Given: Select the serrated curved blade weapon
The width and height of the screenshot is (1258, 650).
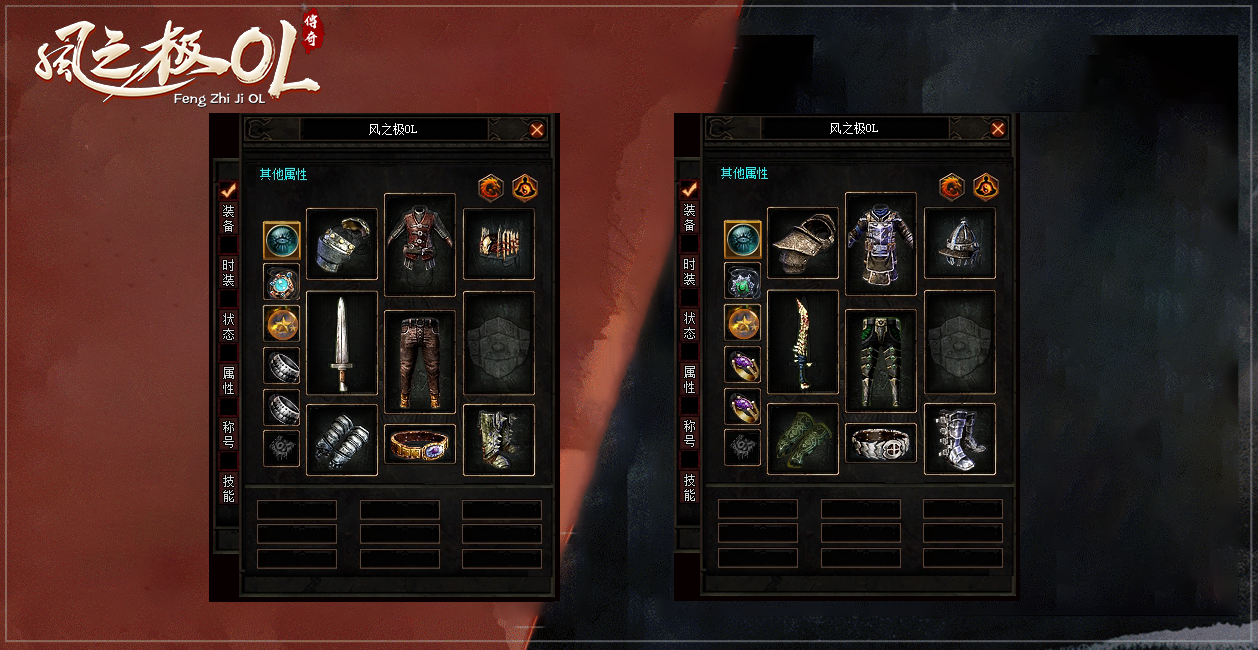Looking at the screenshot, I should 803,343.
